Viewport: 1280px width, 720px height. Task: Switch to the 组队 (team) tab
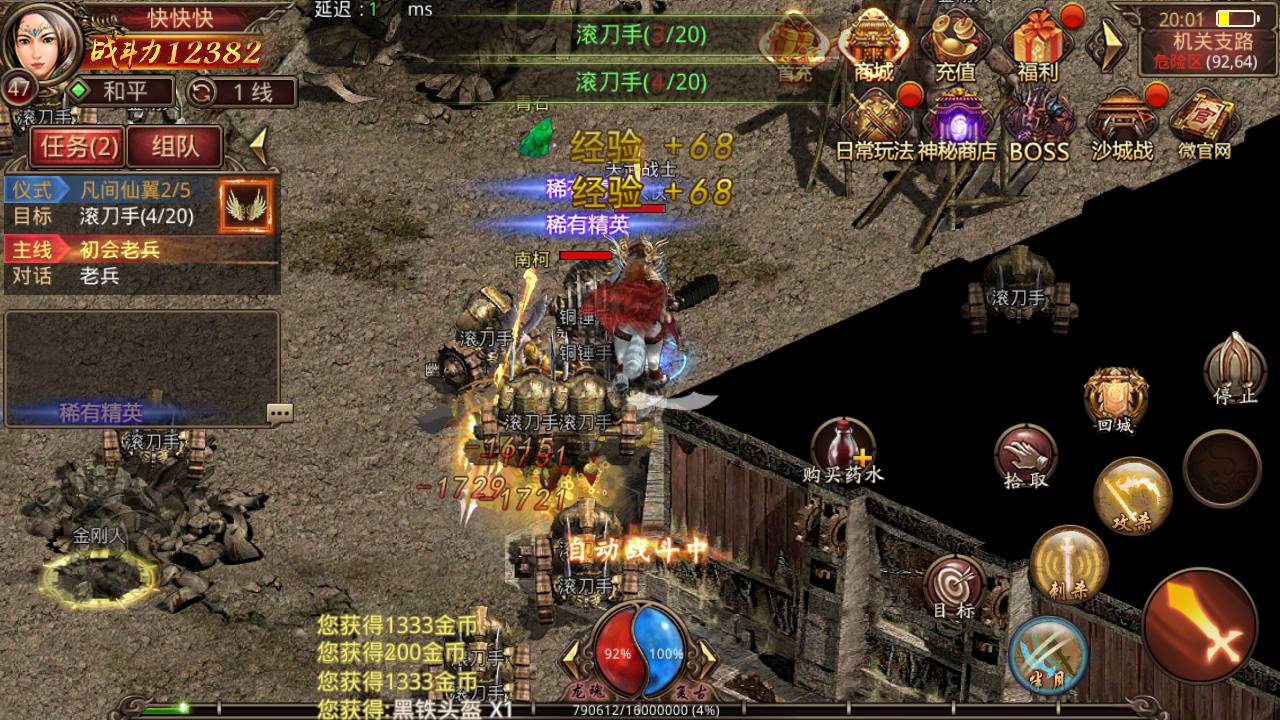coord(175,148)
